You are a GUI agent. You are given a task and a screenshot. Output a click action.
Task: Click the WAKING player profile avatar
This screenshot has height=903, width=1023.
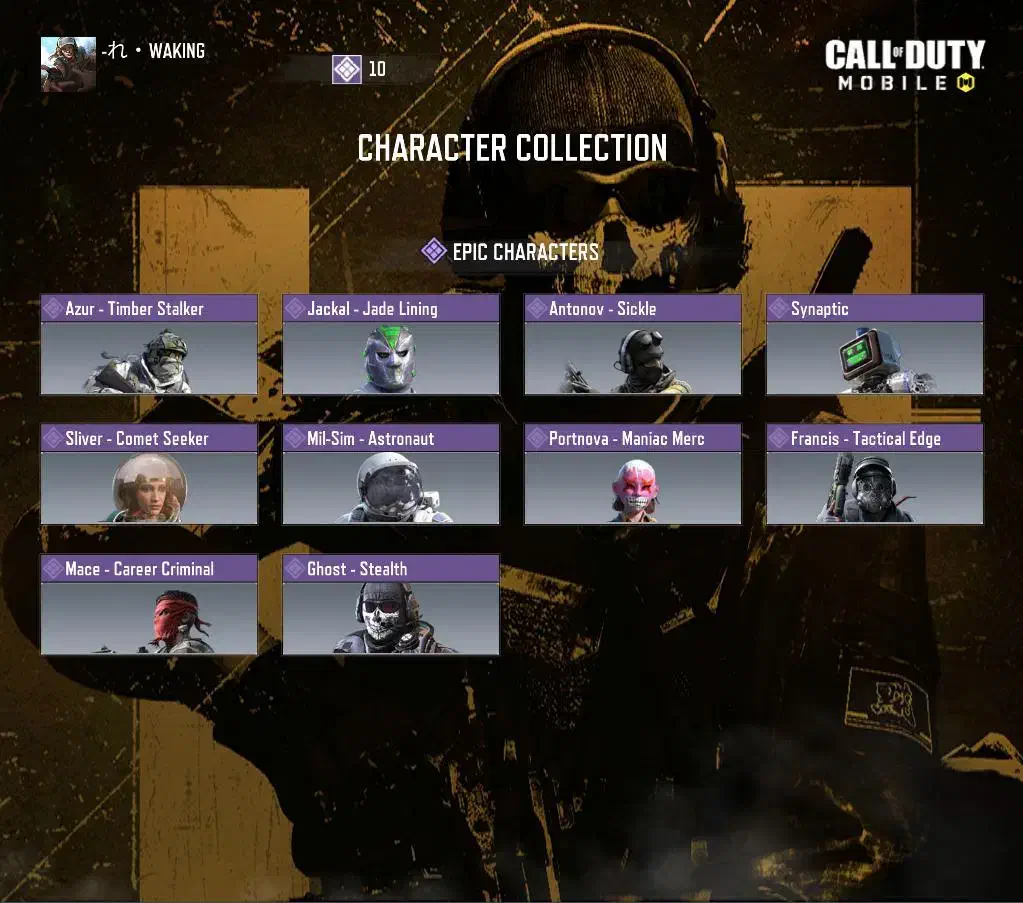click(68, 64)
